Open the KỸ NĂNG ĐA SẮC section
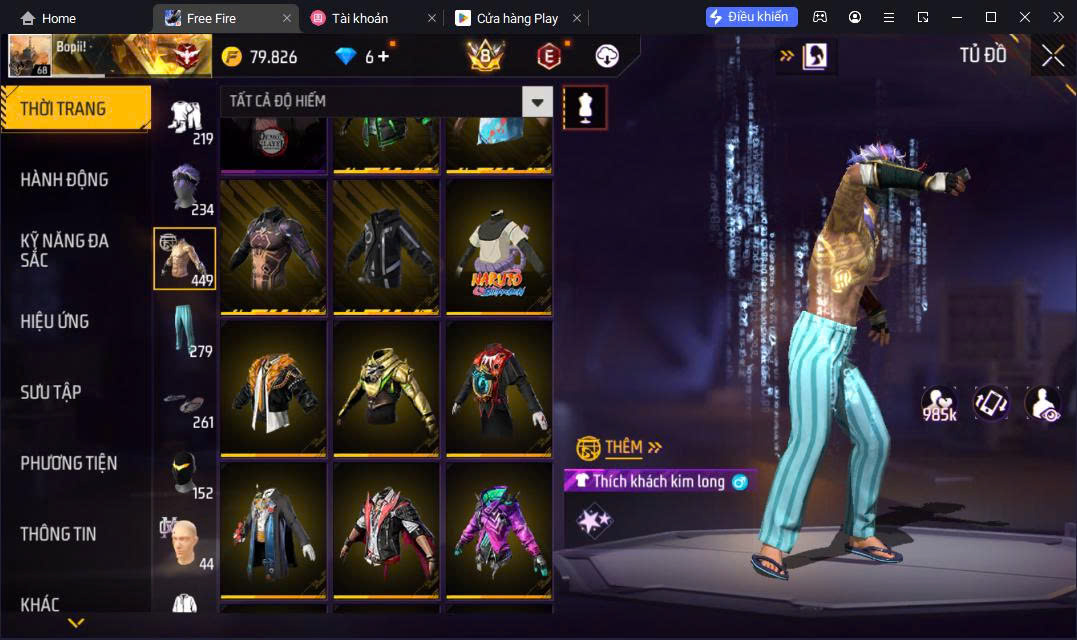 point(64,250)
